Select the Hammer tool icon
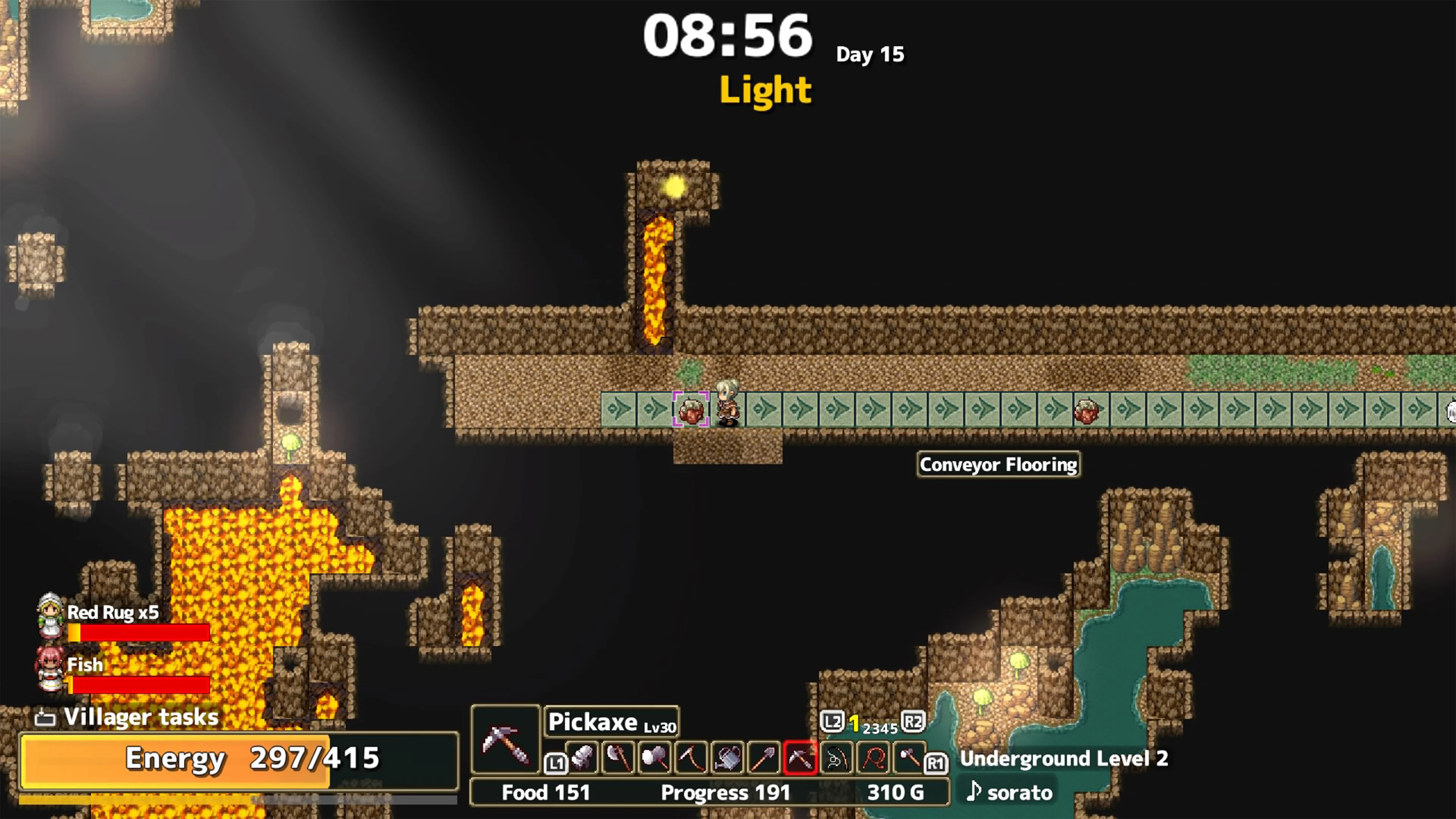The image size is (1456, 819). tap(655, 758)
